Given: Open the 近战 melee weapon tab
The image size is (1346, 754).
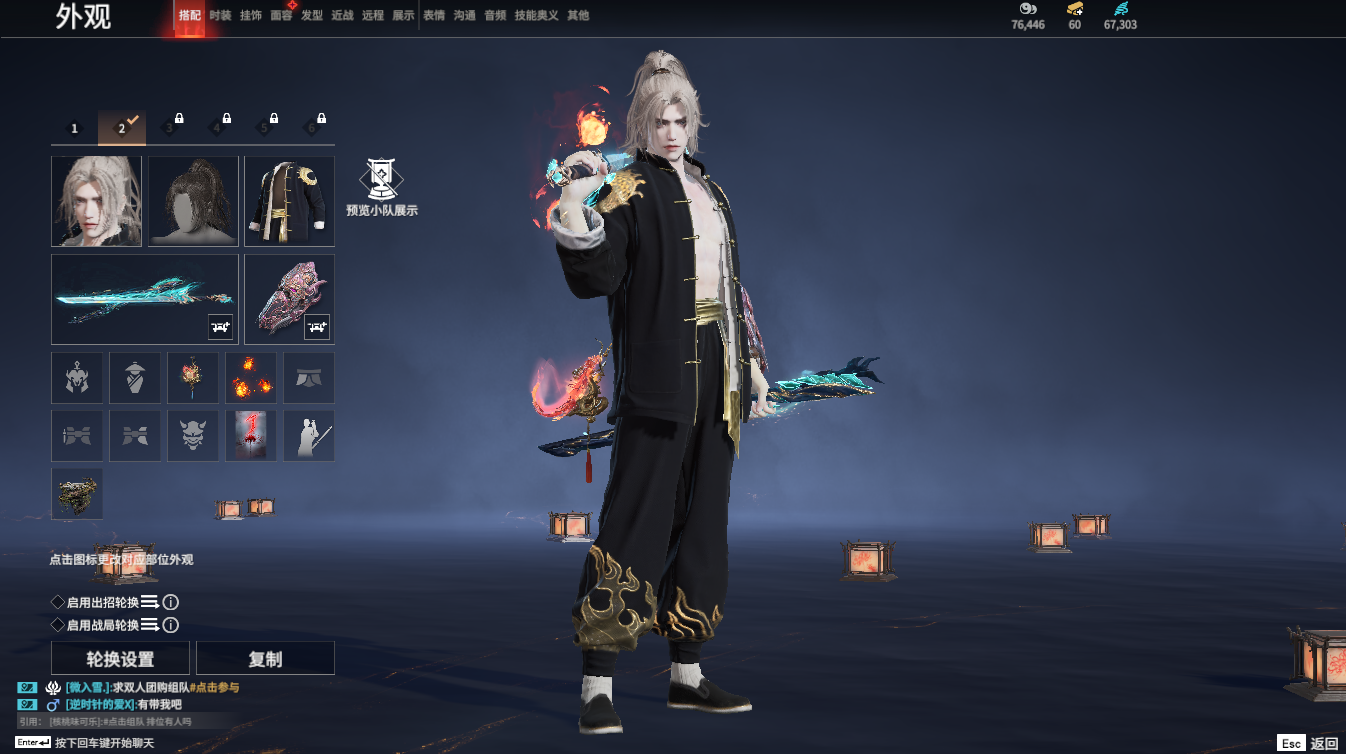Looking at the screenshot, I should [x=342, y=16].
